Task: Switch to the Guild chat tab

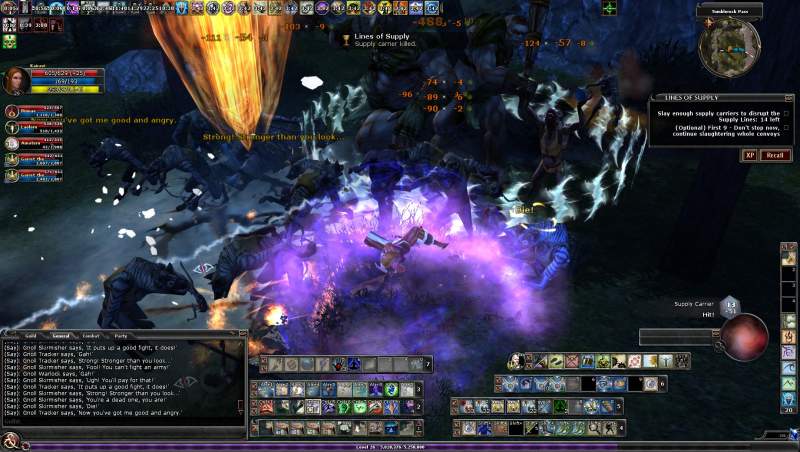Action: pyautogui.click(x=31, y=336)
